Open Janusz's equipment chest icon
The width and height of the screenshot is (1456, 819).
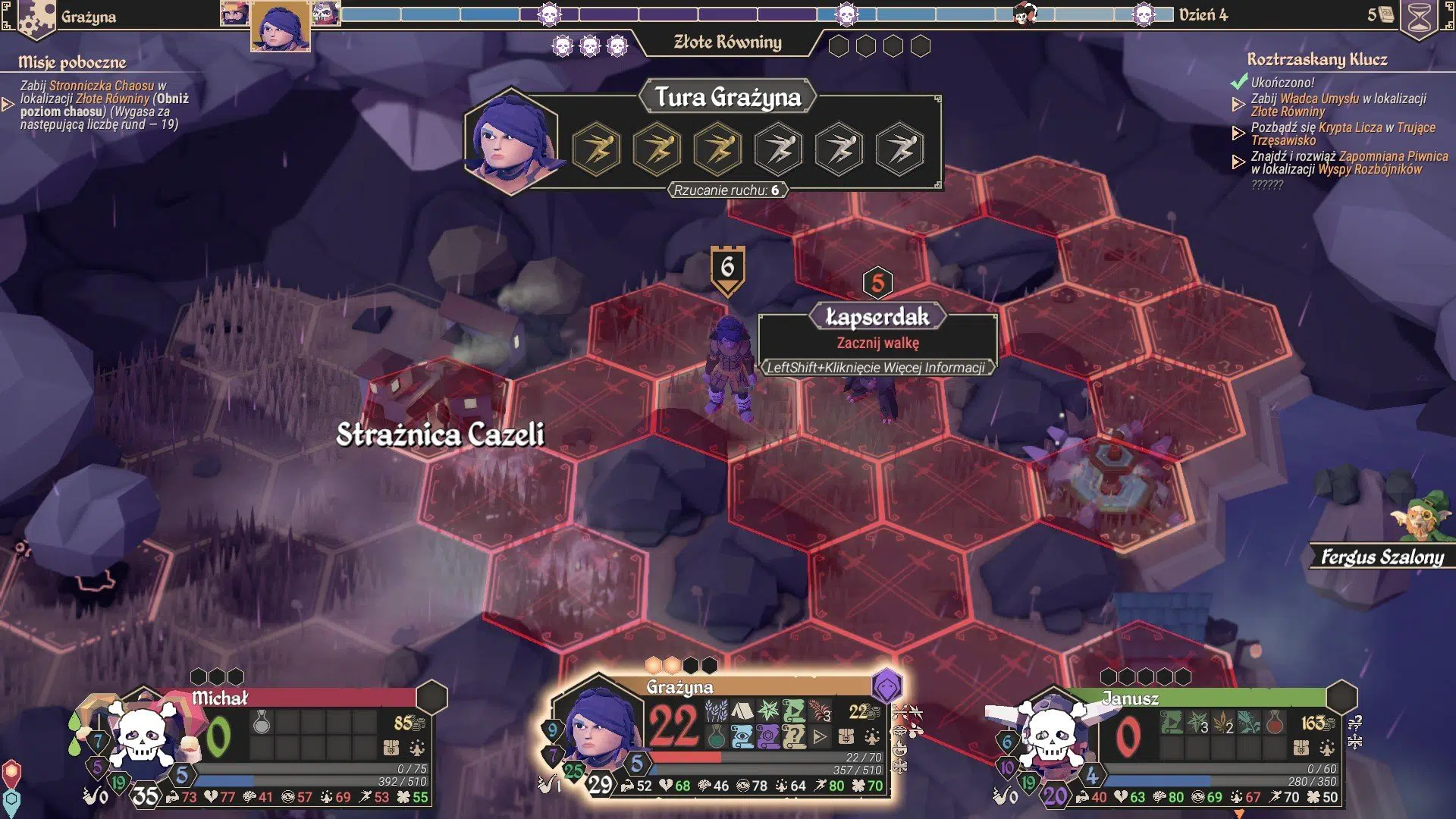pos(1301,748)
